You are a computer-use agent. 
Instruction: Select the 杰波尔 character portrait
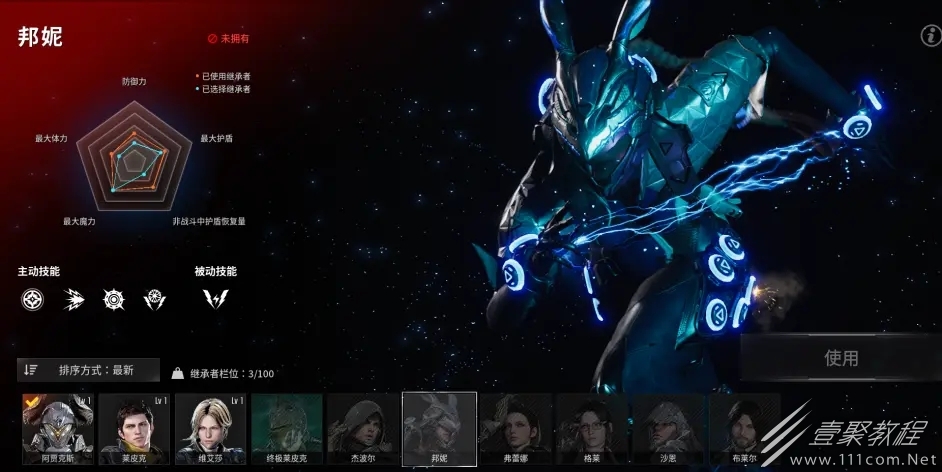[x=363, y=428]
